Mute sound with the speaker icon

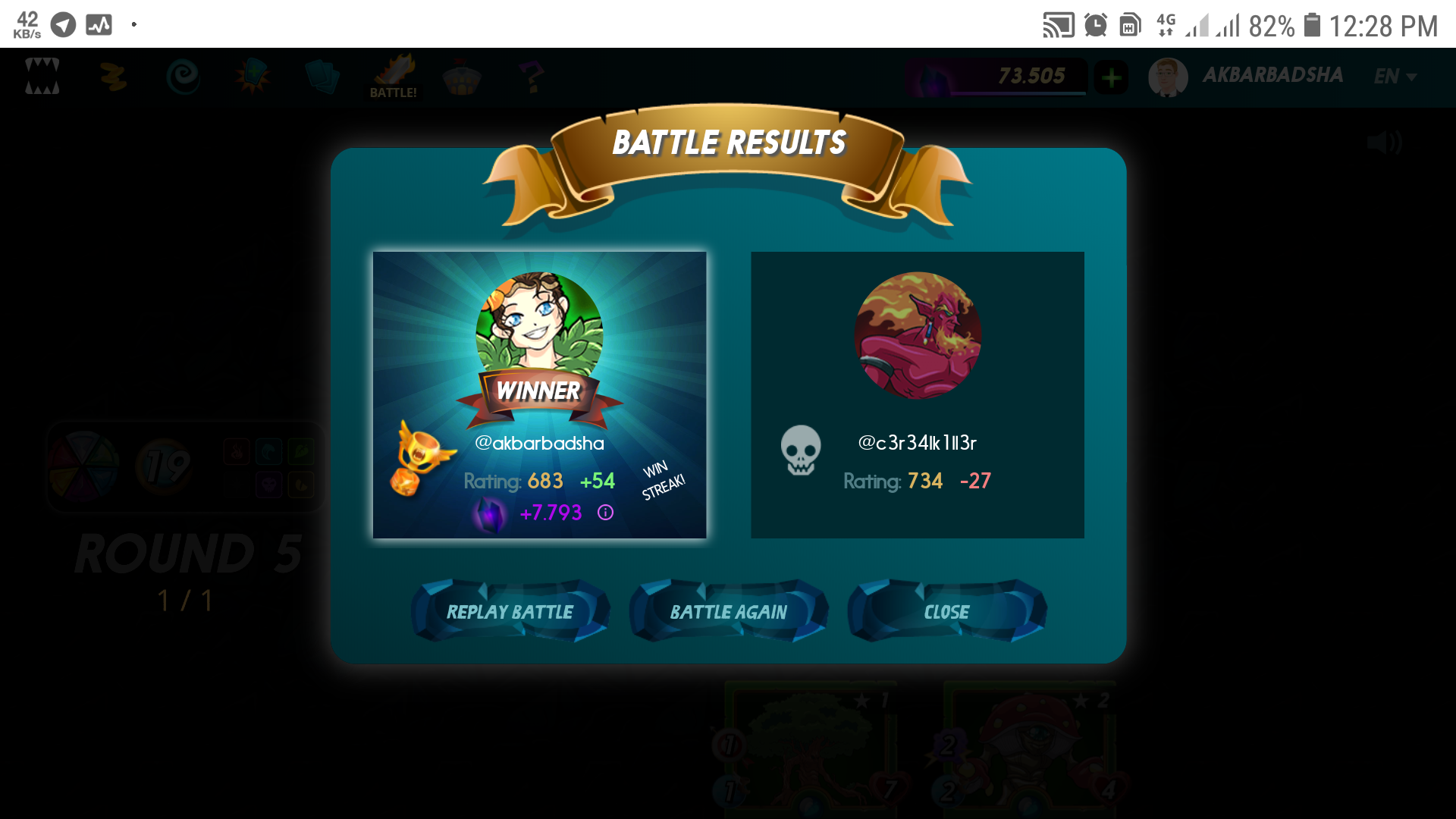pyautogui.click(x=1386, y=143)
